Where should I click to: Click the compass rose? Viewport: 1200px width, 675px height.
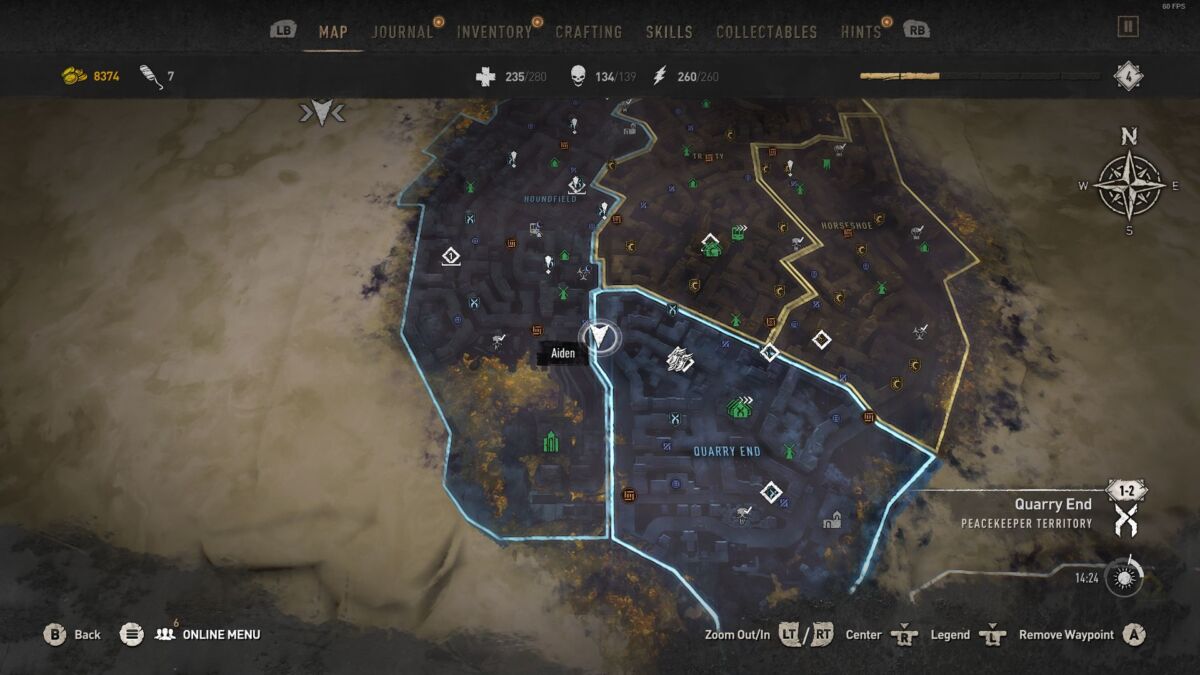tap(1129, 184)
